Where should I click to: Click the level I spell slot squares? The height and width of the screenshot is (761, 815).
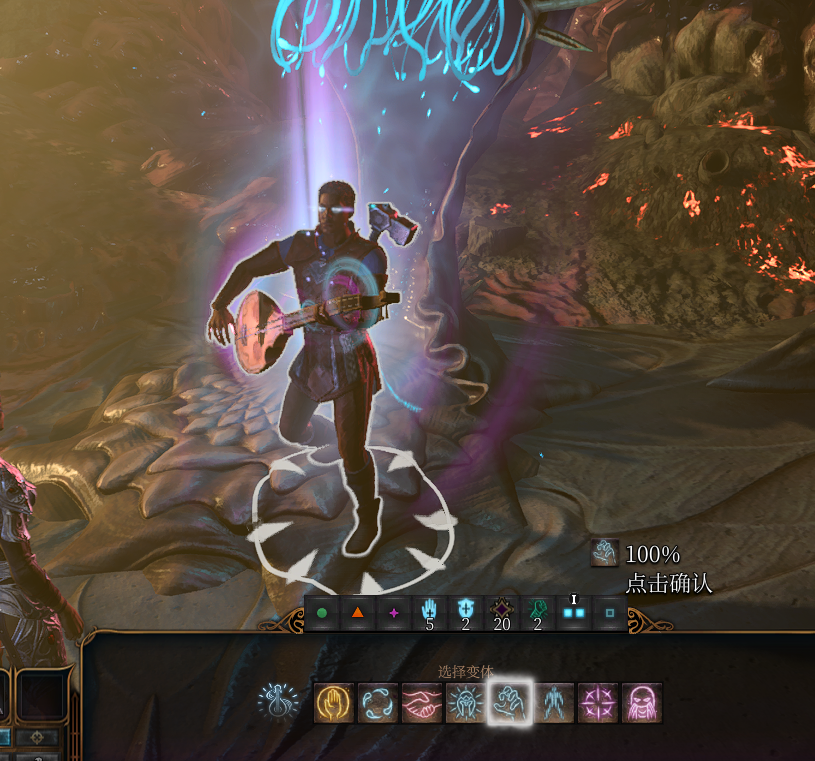click(574, 612)
